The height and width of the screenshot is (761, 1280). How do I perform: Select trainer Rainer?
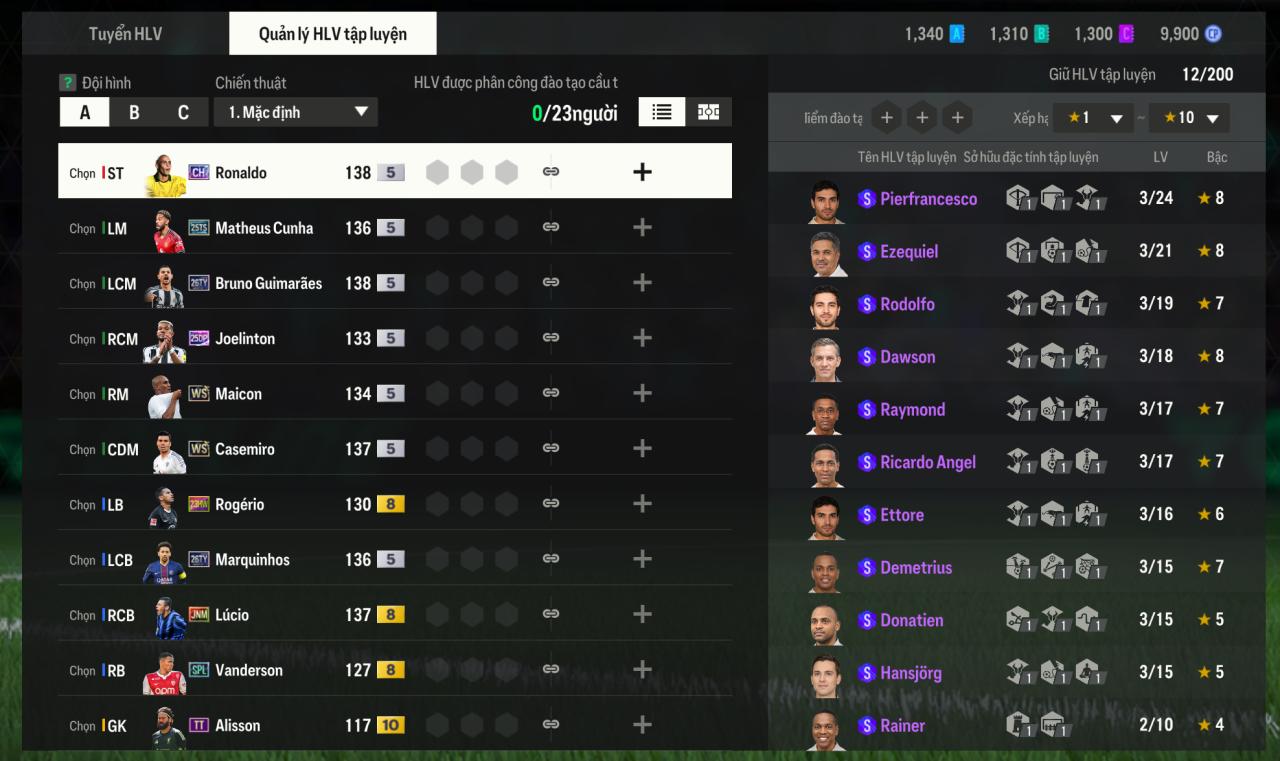tap(902, 726)
